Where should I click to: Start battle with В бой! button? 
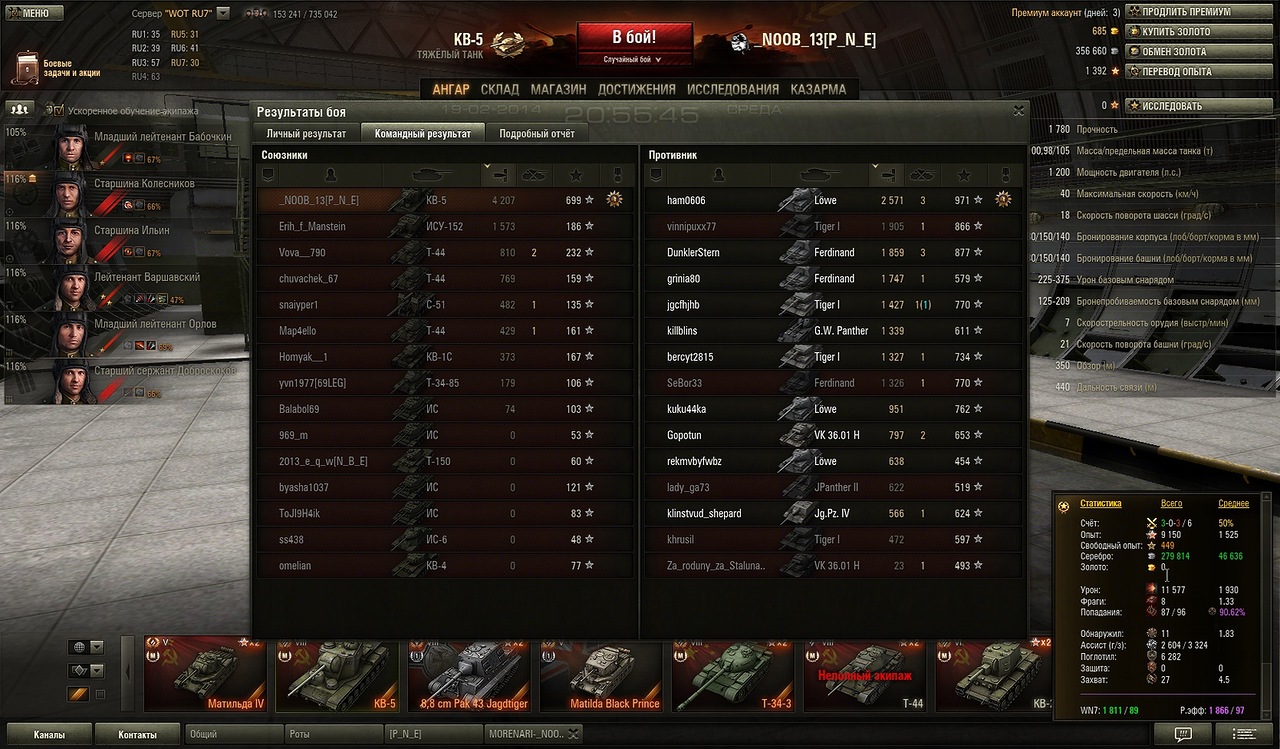coord(634,43)
